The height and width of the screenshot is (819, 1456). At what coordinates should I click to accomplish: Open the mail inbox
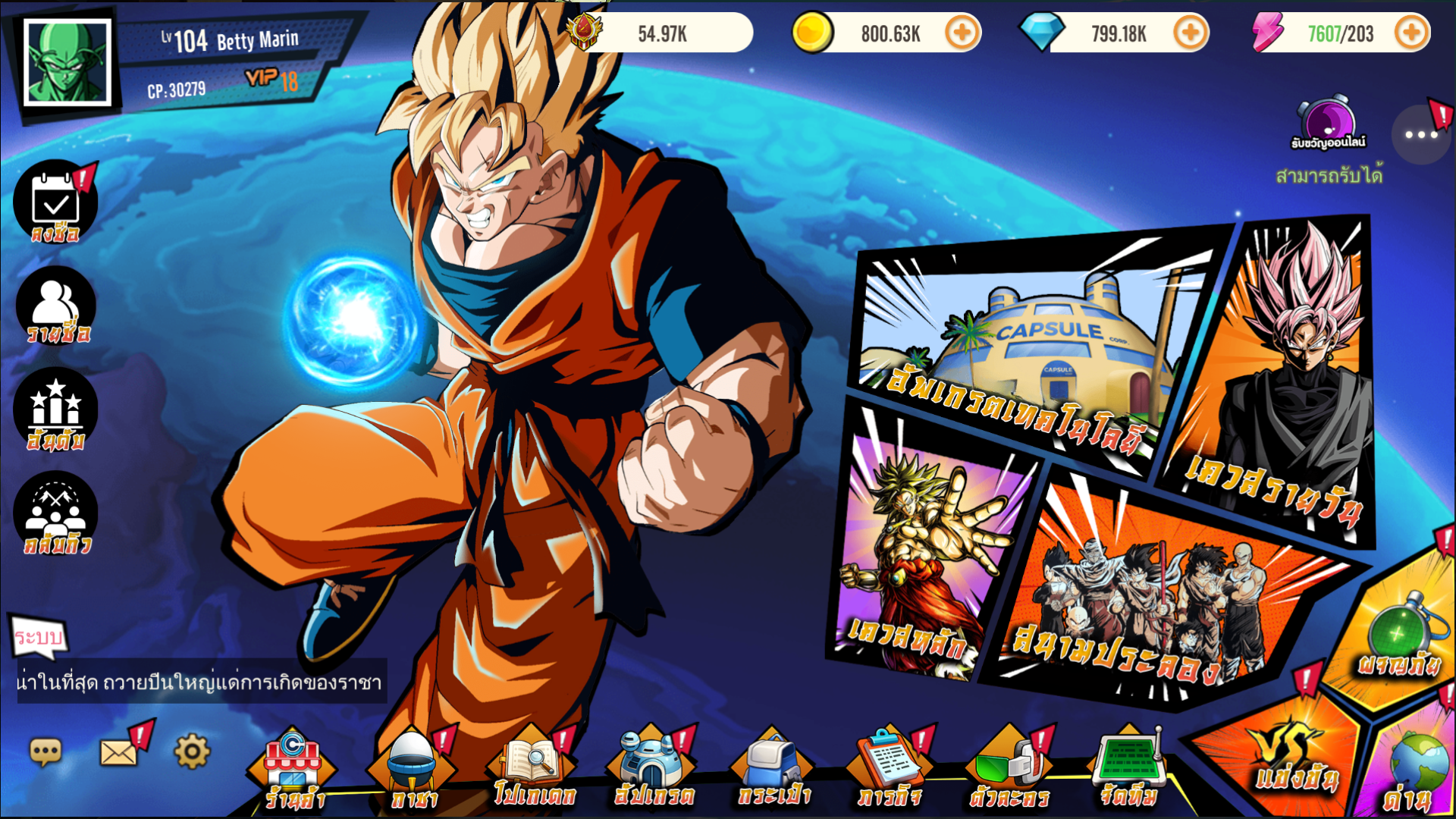[x=118, y=751]
